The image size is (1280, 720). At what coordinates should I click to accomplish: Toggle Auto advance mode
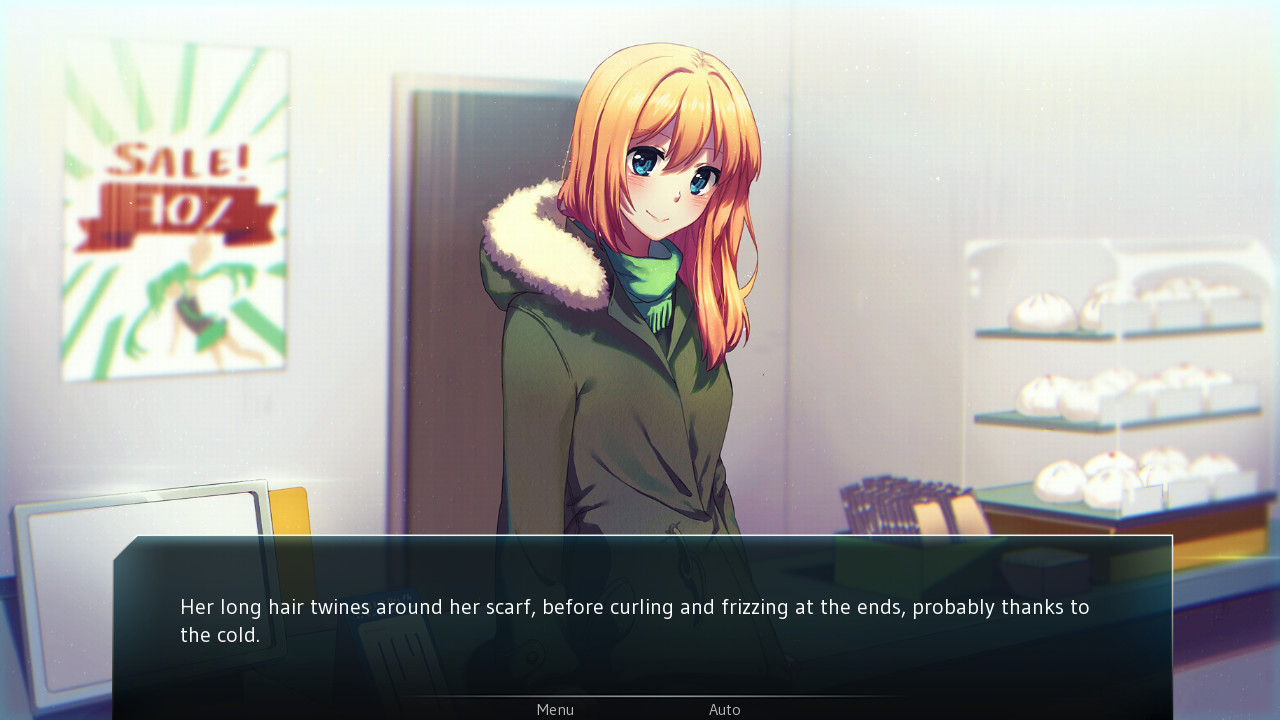[x=725, y=710]
